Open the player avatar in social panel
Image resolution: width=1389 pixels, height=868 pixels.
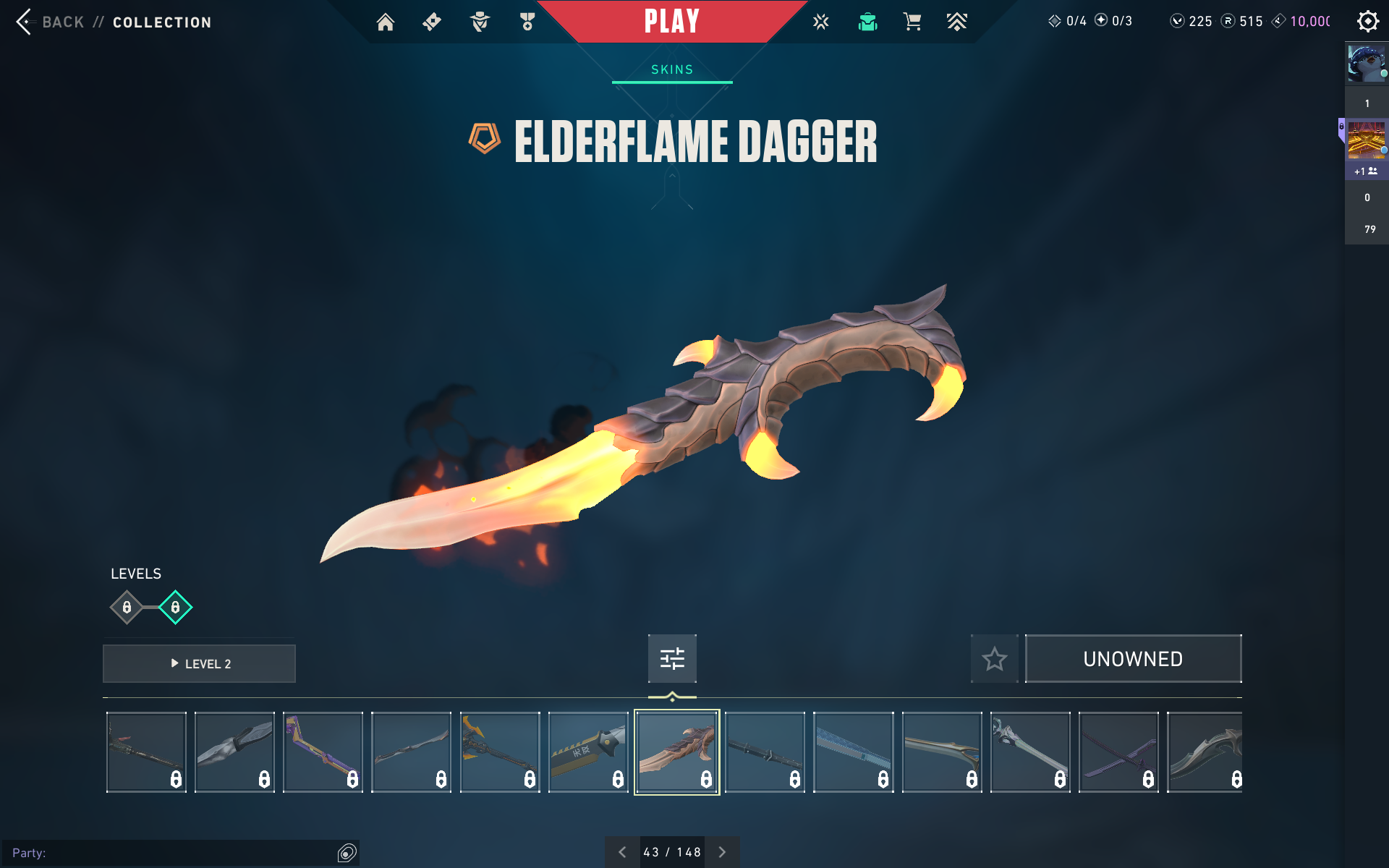tap(1366, 64)
